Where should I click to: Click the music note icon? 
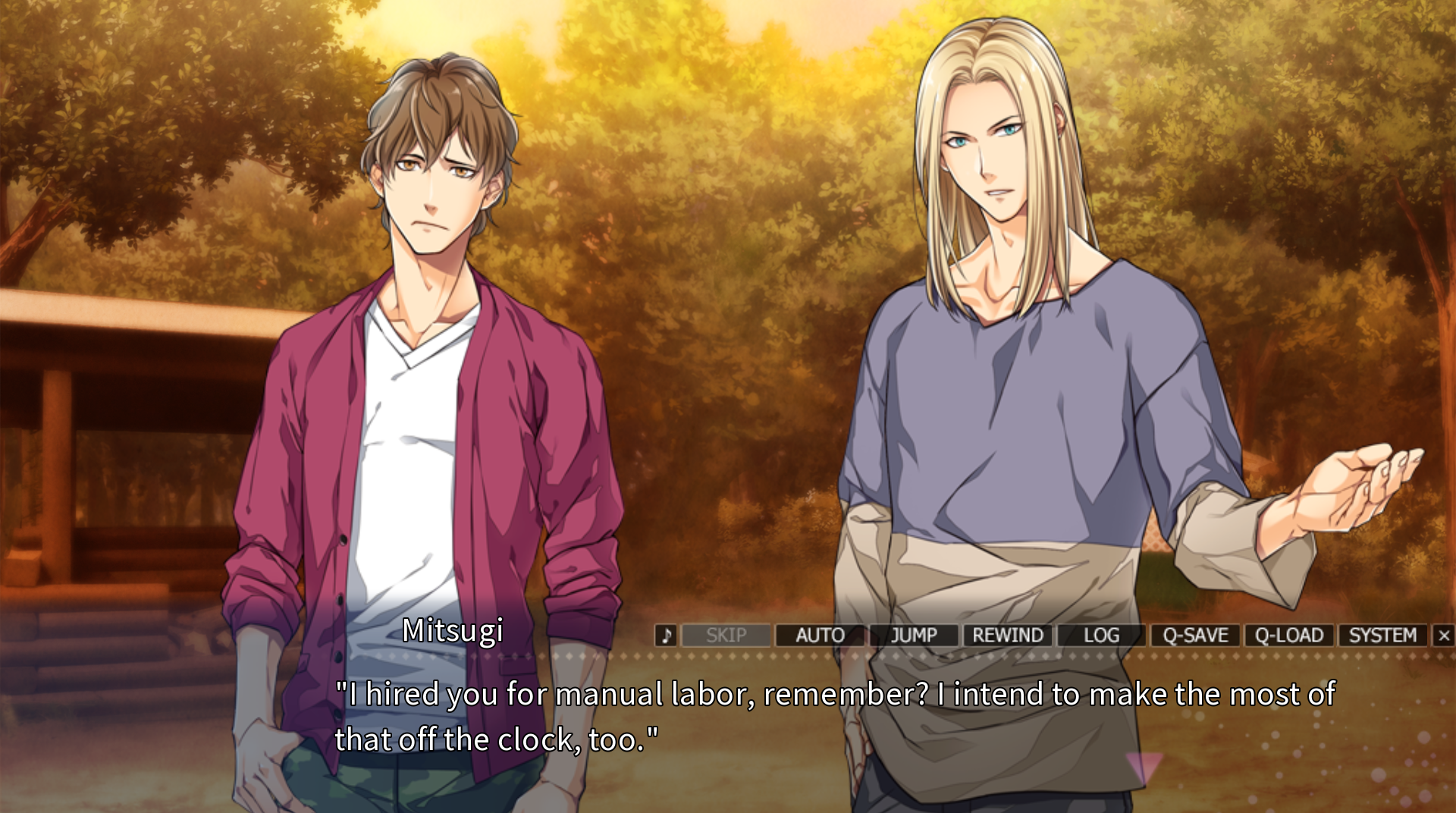(x=666, y=636)
